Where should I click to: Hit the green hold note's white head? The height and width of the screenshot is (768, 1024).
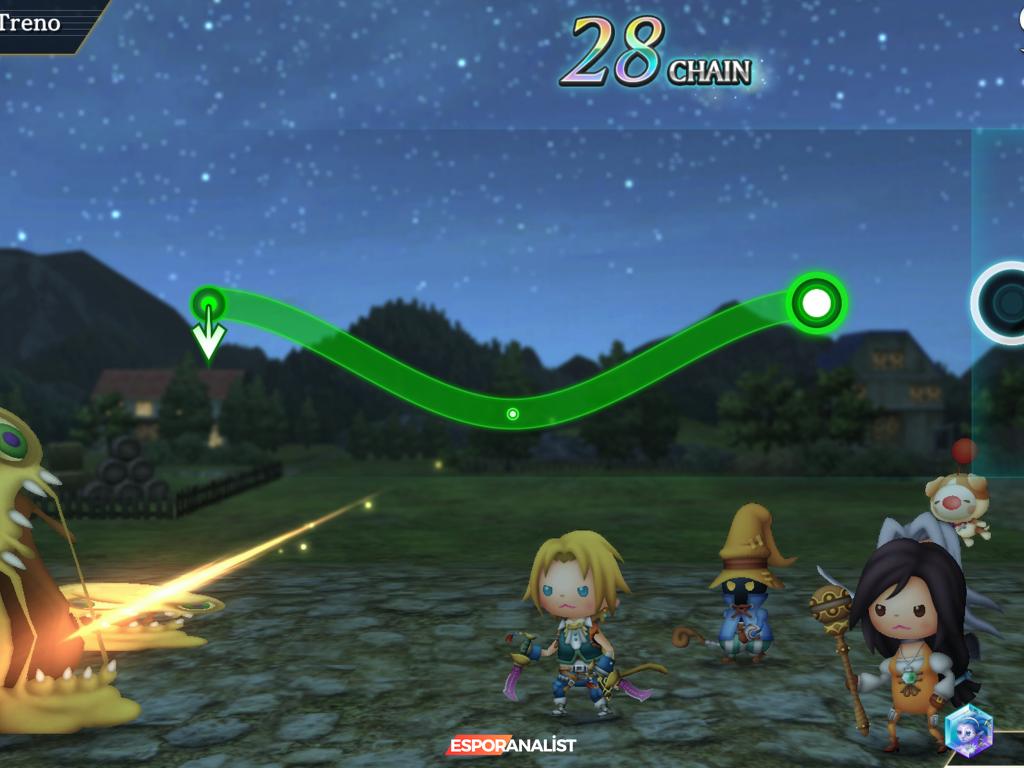coord(817,301)
